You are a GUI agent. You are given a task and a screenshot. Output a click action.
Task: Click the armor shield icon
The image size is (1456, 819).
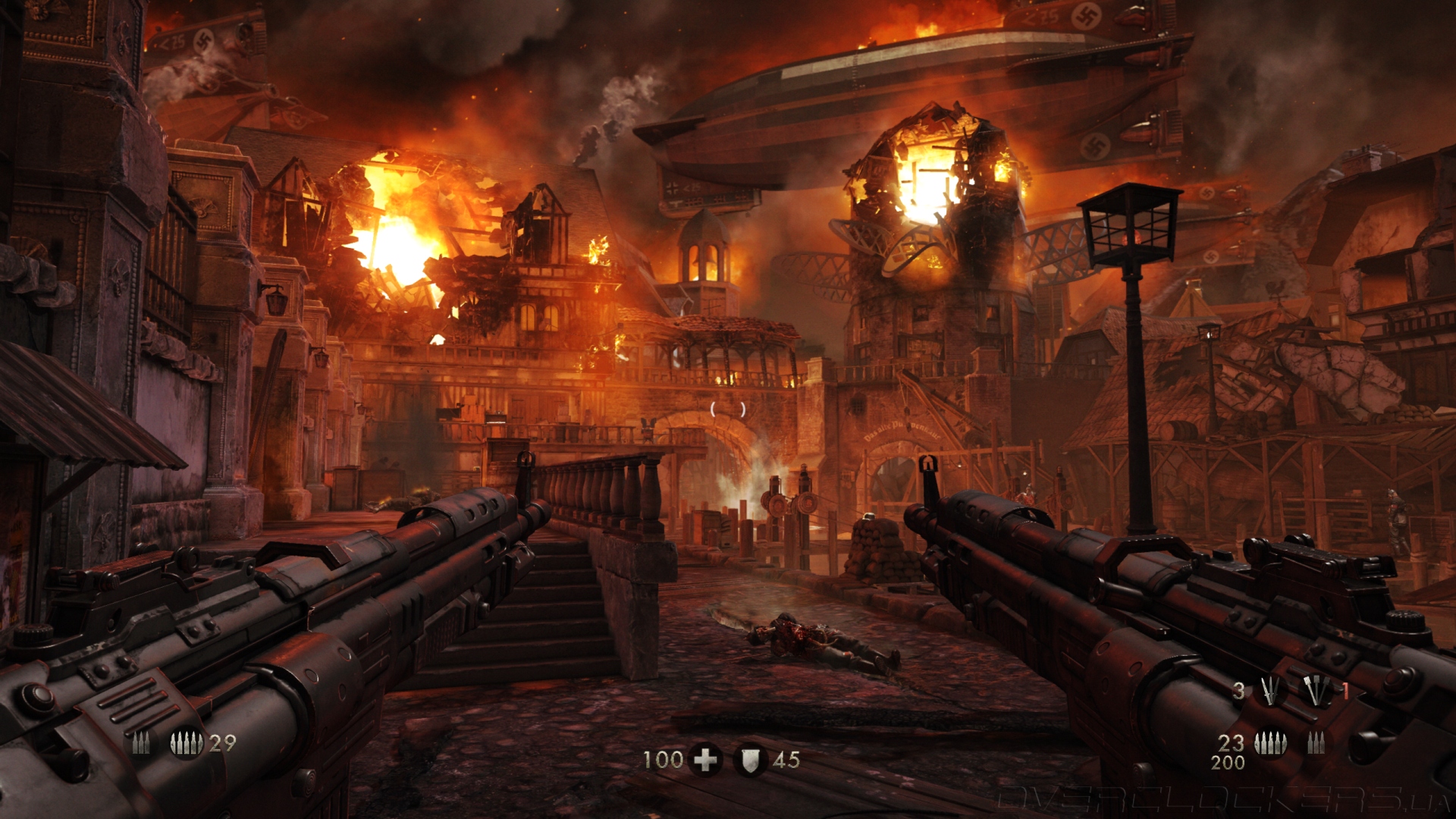[750, 760]
